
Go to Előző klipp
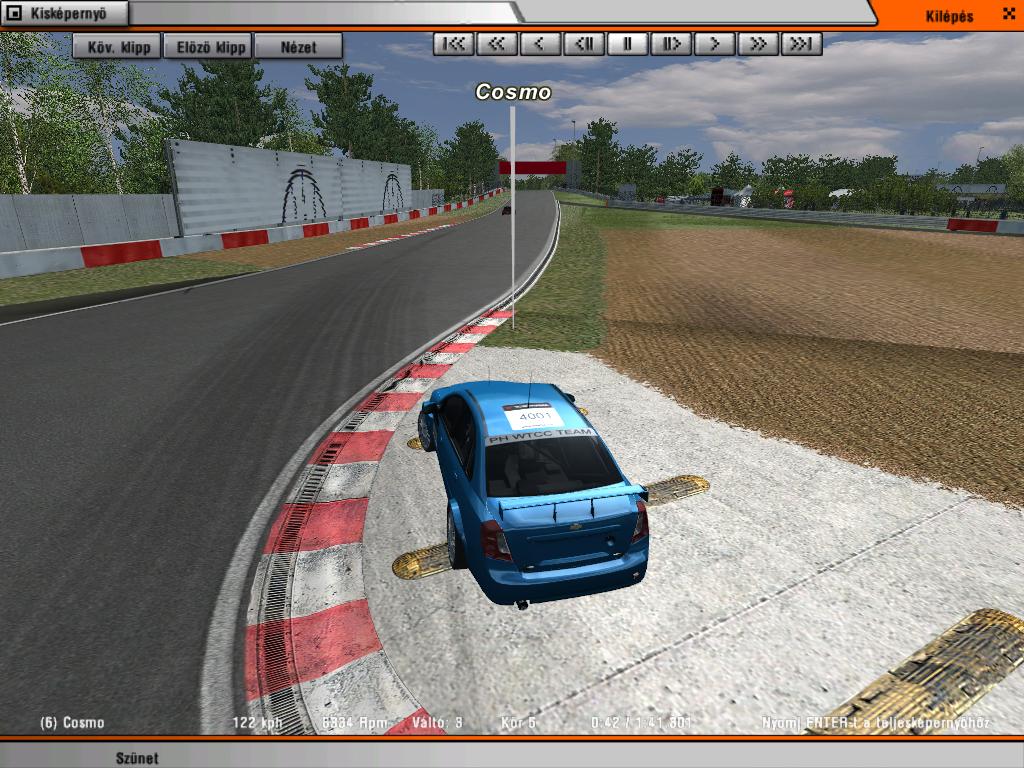point(211,46)
